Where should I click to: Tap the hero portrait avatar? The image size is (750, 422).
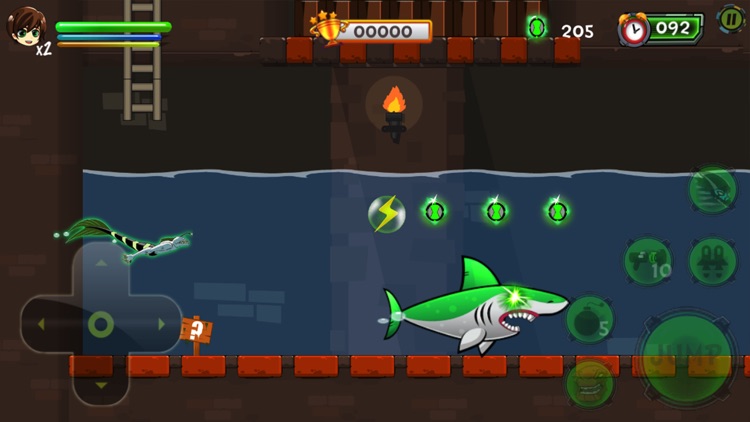point(26,27)
